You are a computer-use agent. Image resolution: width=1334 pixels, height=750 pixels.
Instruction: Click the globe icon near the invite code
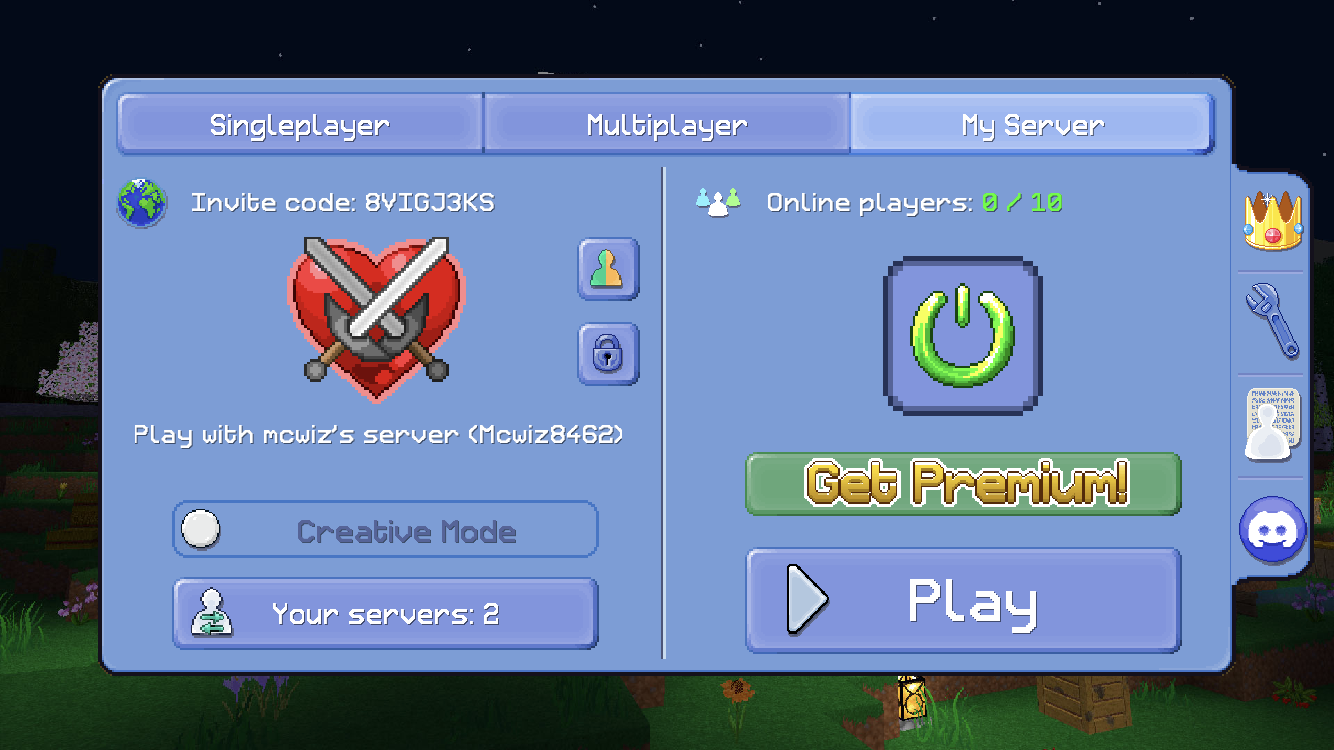tap(141, 202)
